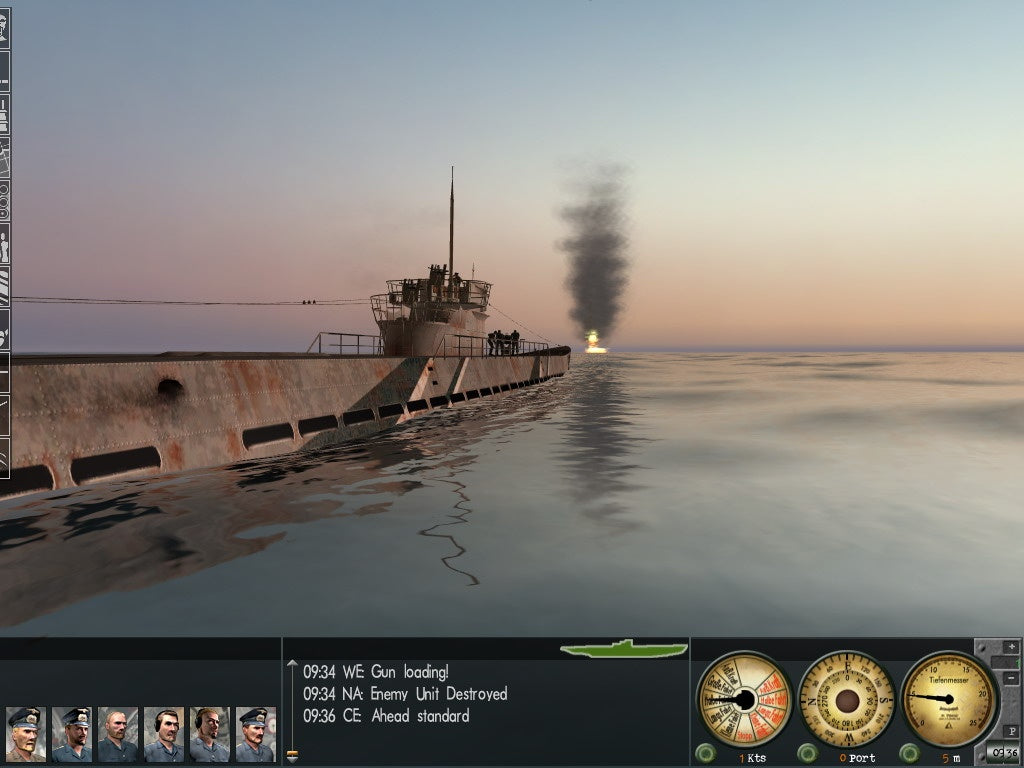
Task: Select the bald crewman portrait
Action: 117,734
